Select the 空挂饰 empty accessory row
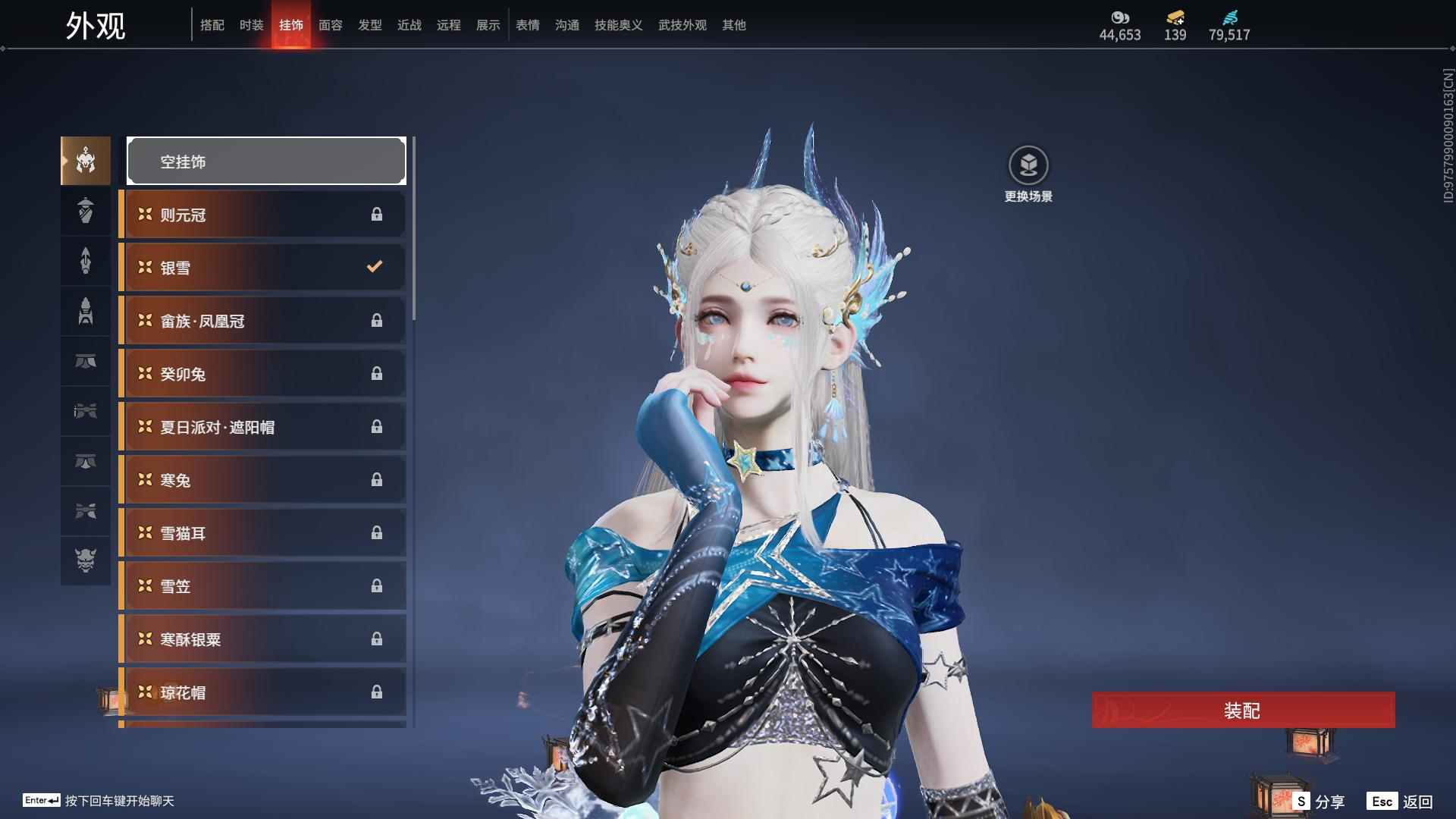The width and height of the screenshot is (1456, 819). pos(266,161)
